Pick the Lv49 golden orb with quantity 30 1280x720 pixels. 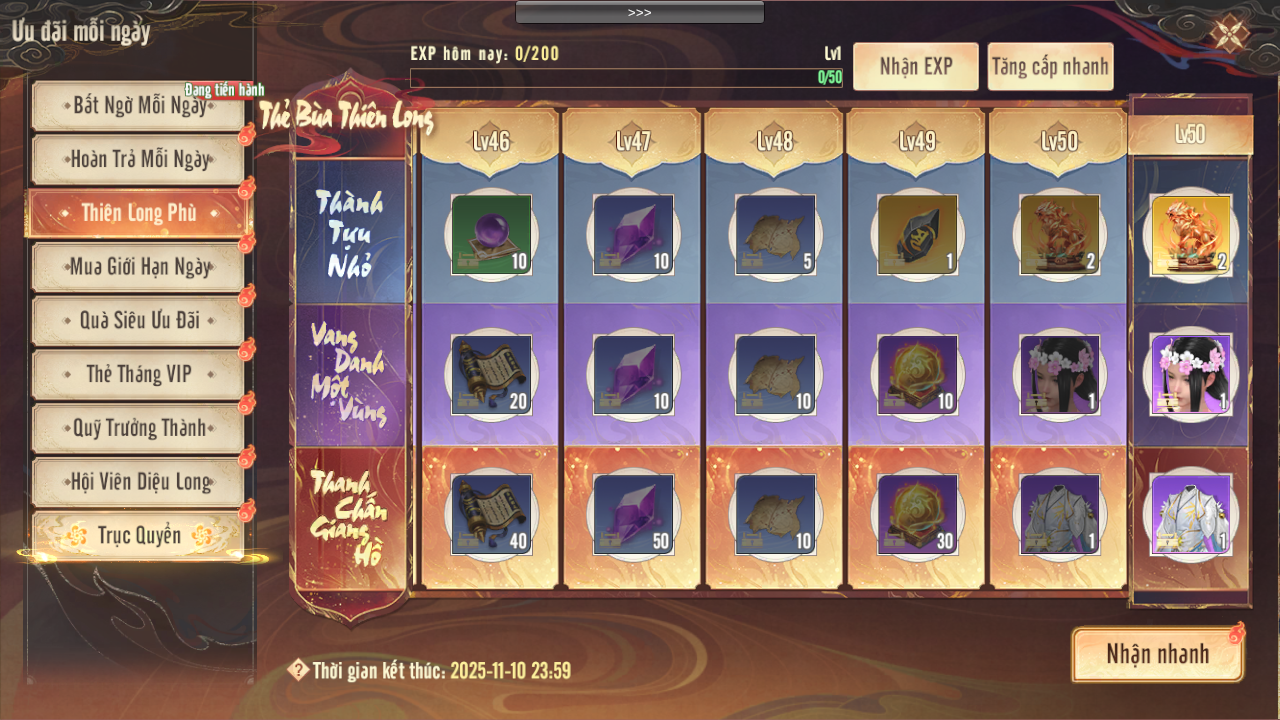click(x=917, y=515)
